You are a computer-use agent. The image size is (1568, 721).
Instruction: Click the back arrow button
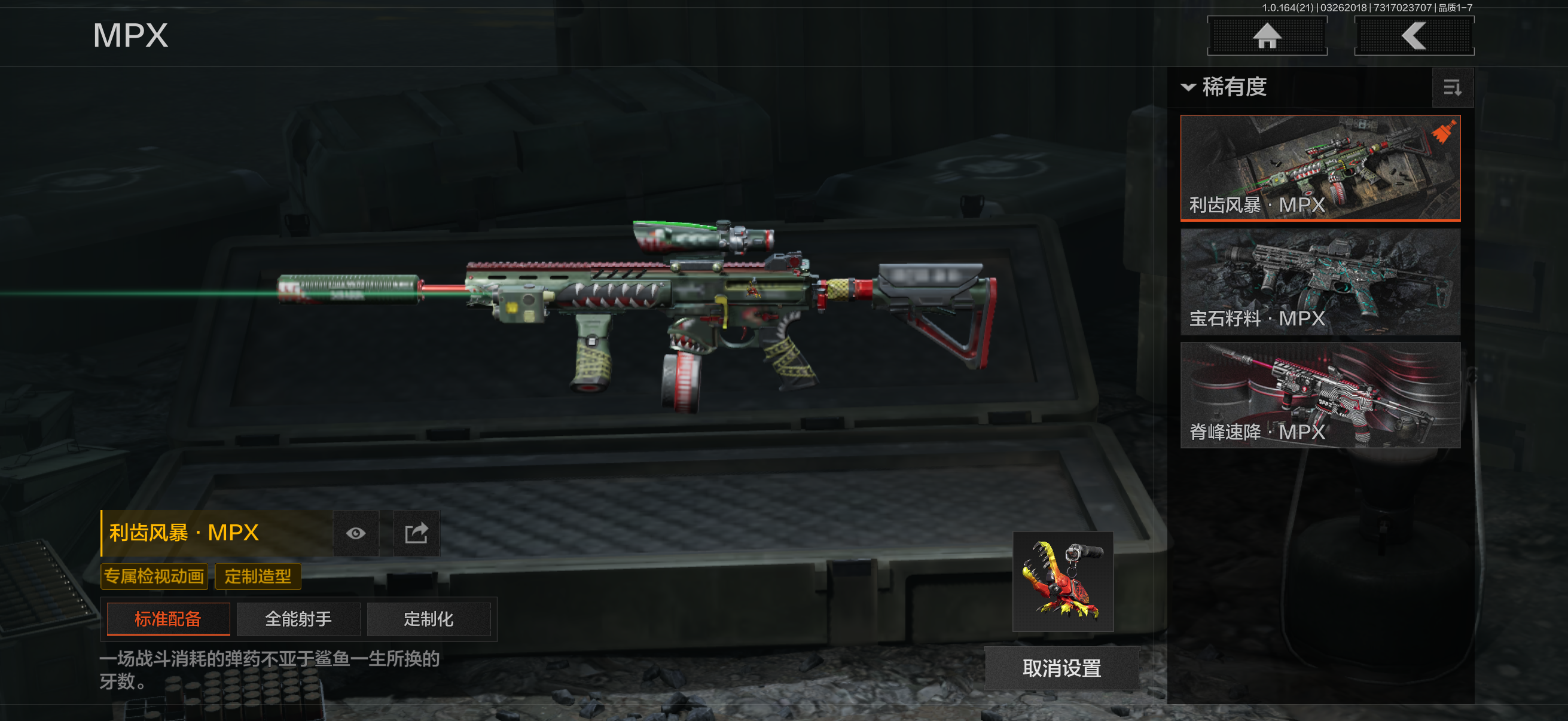point(1413,36)
